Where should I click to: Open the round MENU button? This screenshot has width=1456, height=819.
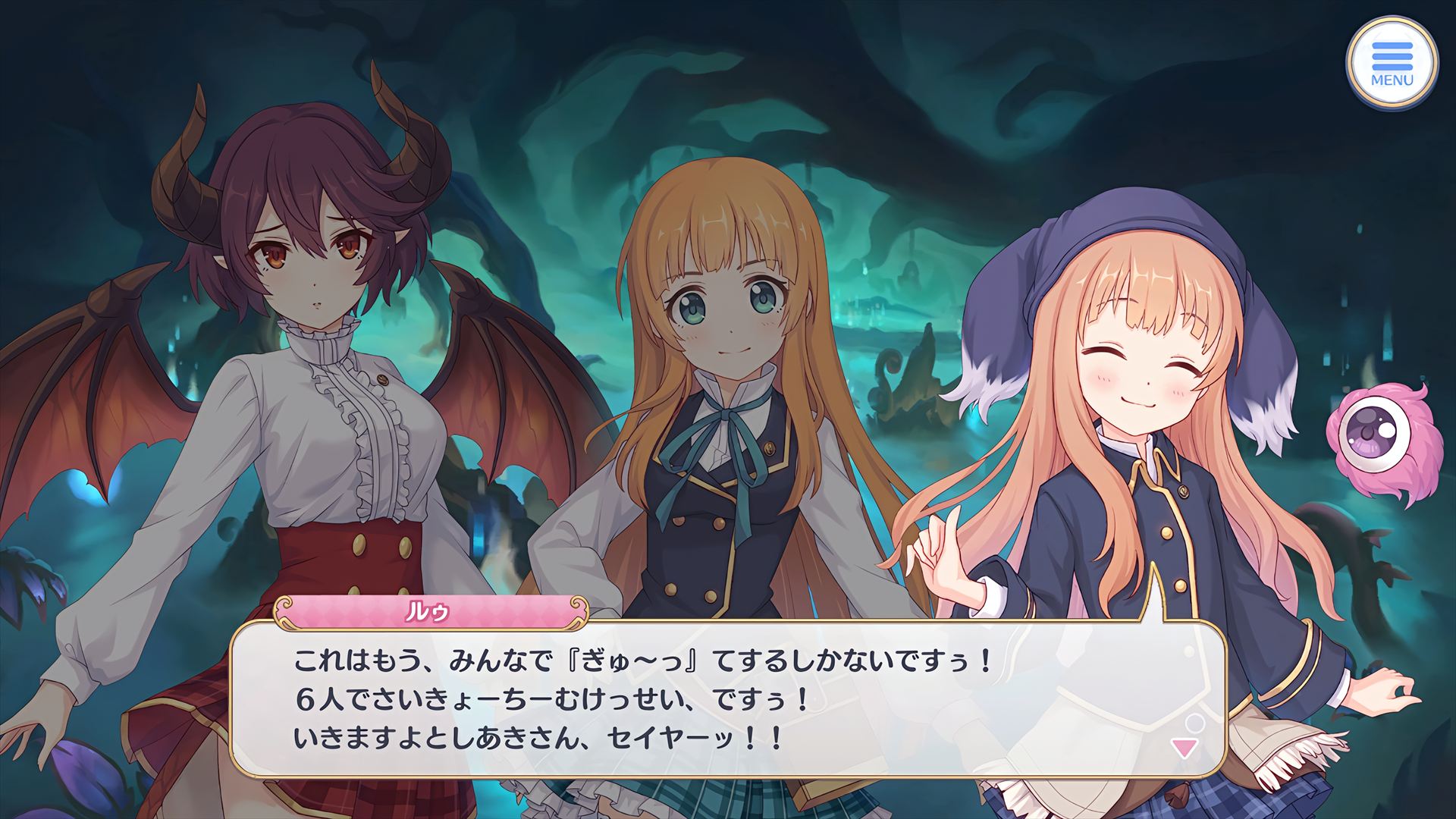pos(1392,63)
